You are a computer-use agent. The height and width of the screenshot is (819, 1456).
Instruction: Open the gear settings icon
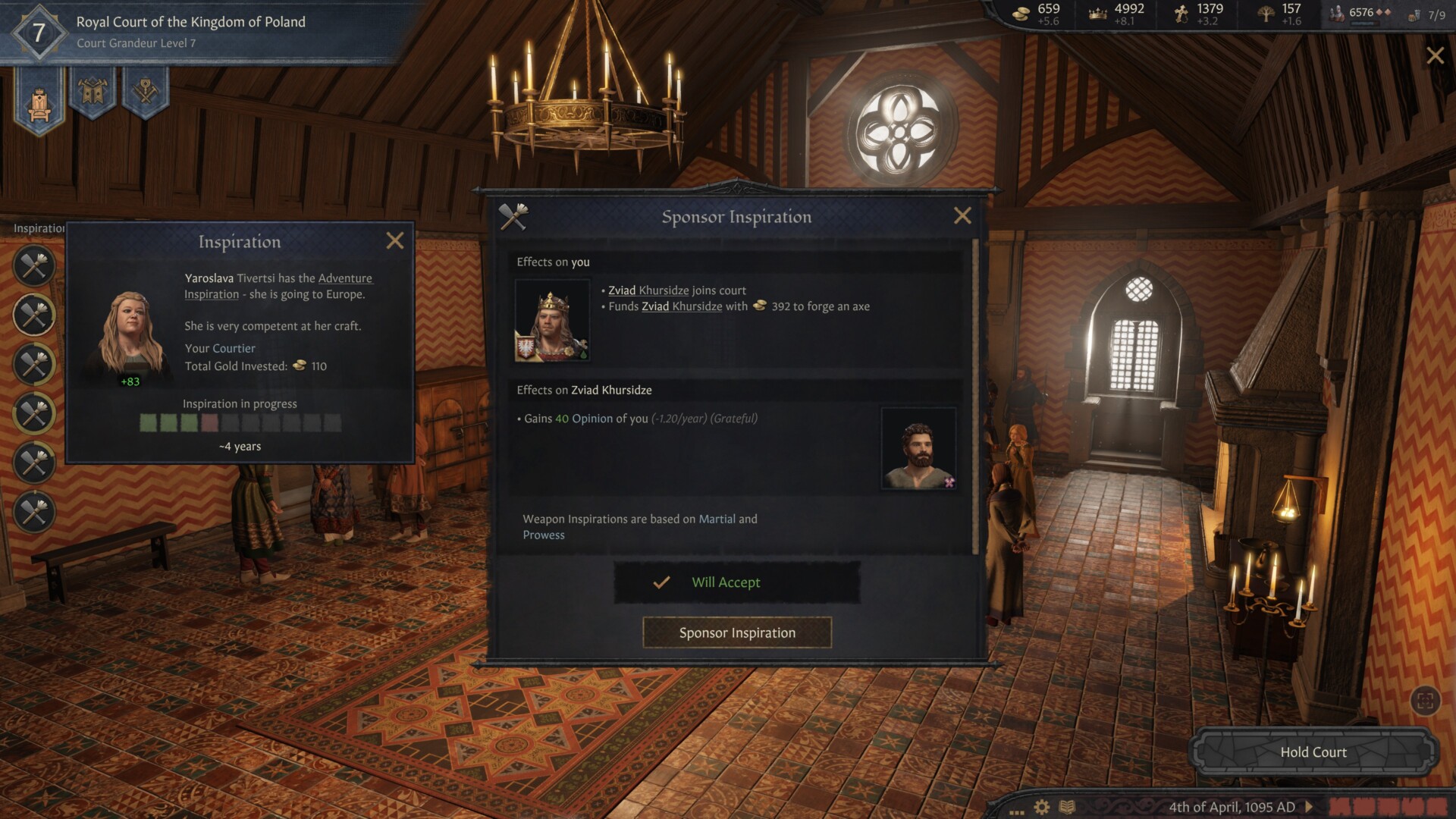pos(1042,807)
